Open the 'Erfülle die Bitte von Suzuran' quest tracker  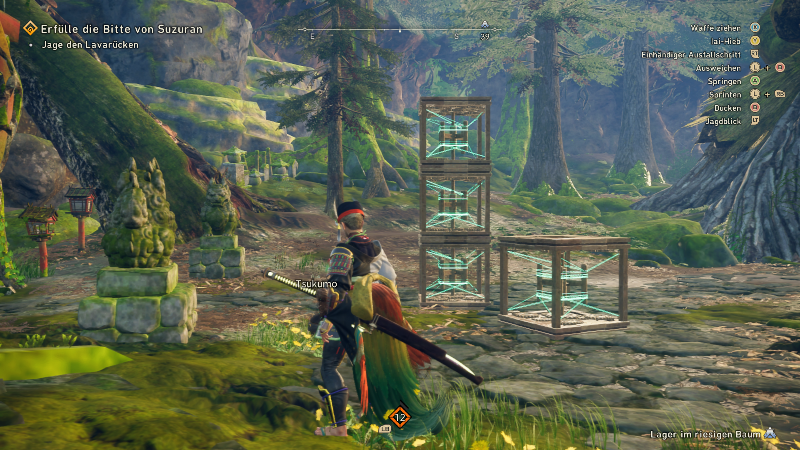[x=122, y=29]
